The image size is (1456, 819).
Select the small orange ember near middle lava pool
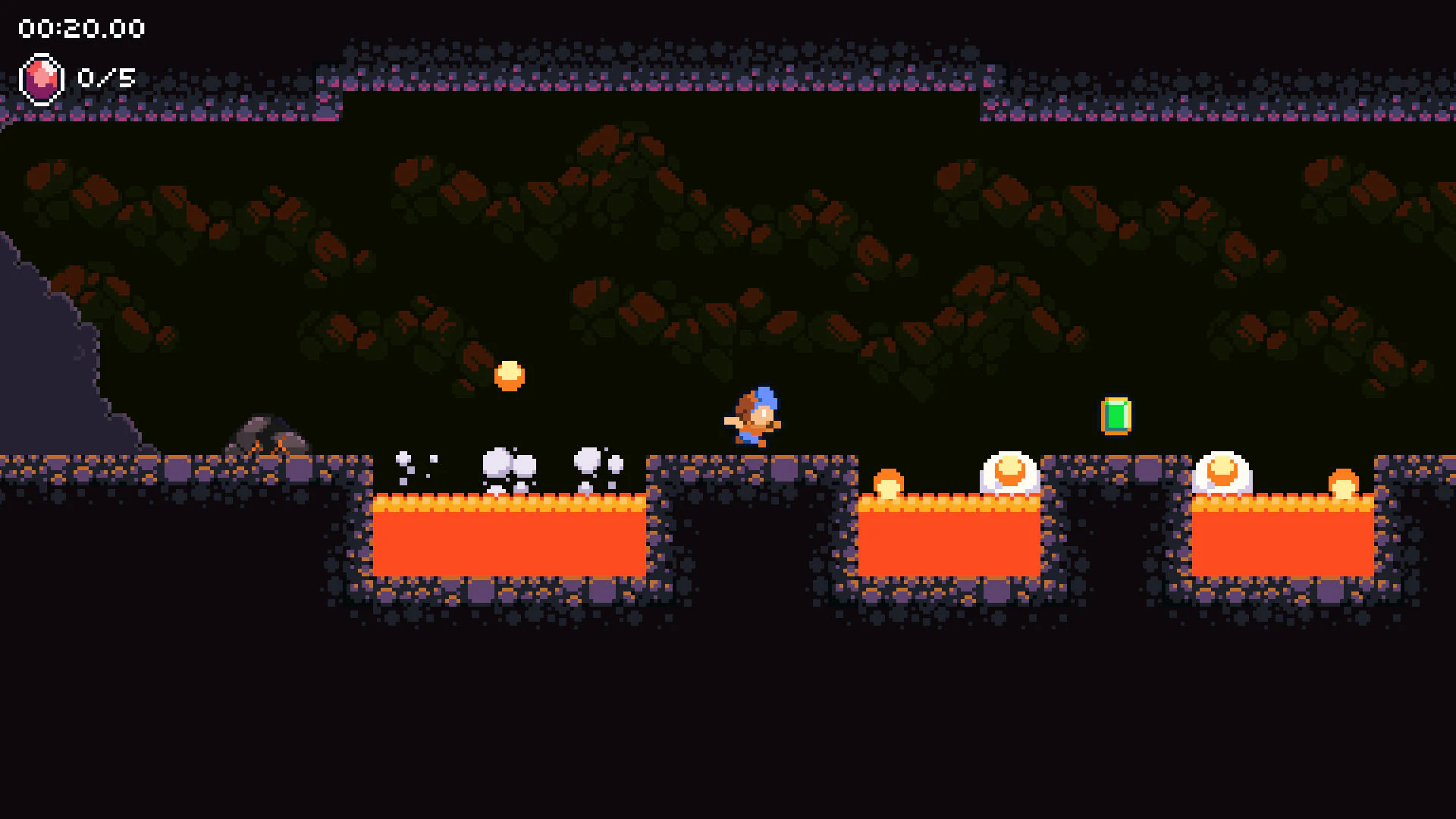point(889,482)
